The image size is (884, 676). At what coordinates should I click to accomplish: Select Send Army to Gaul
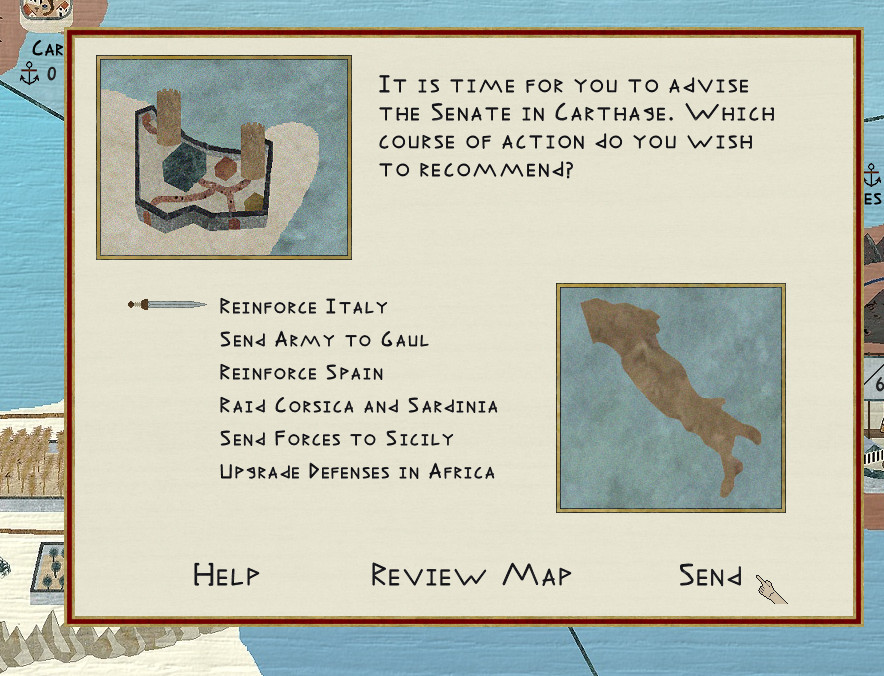324,340
